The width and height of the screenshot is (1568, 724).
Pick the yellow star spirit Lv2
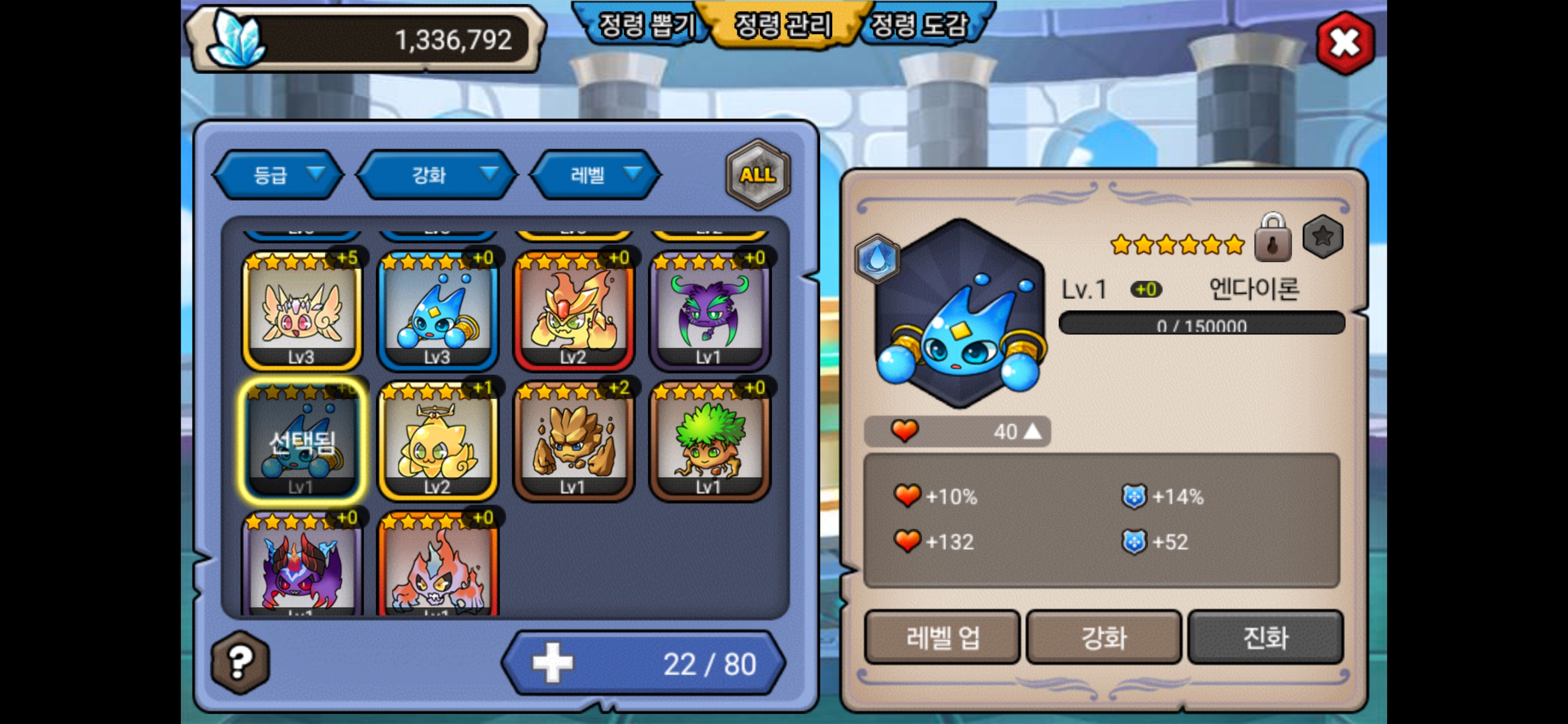[438, 441]
